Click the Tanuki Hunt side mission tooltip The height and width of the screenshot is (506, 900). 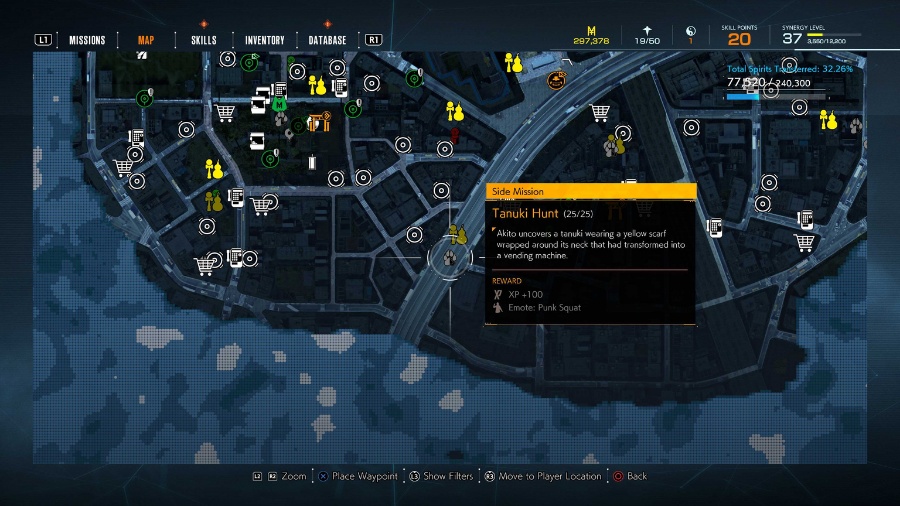590,254
